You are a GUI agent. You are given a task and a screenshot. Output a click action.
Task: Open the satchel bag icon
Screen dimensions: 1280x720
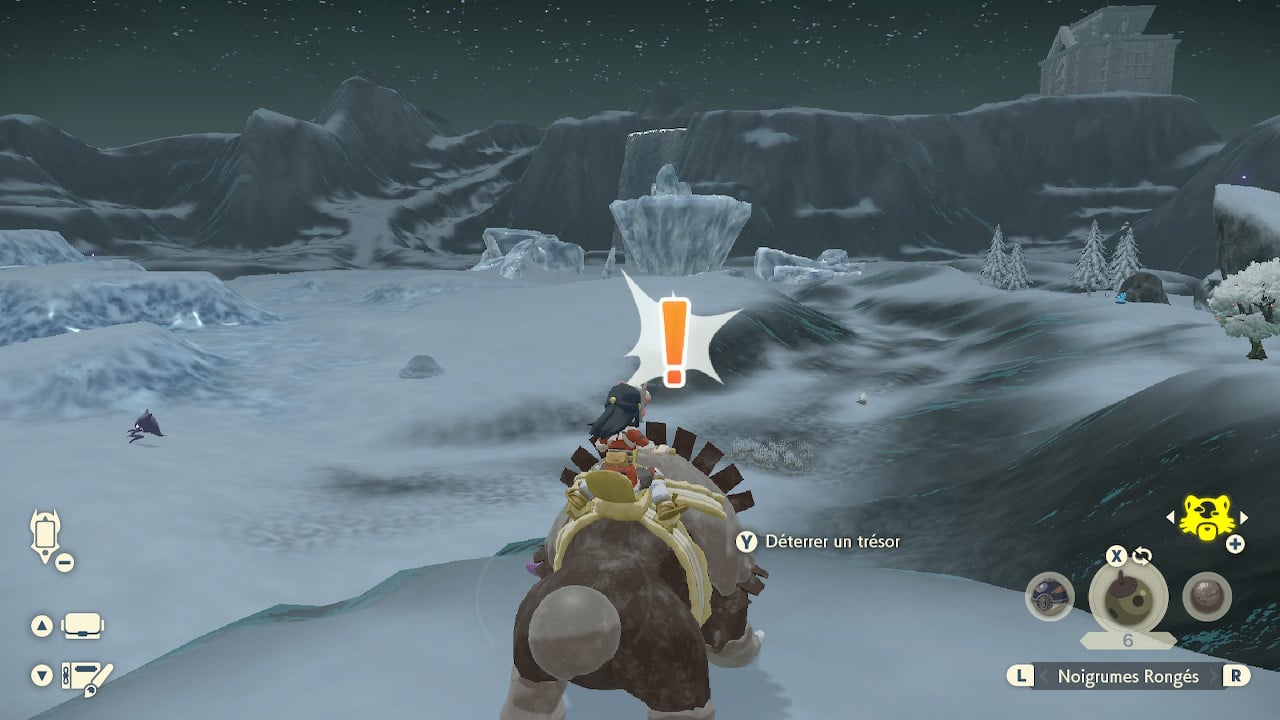pos(82,627)
